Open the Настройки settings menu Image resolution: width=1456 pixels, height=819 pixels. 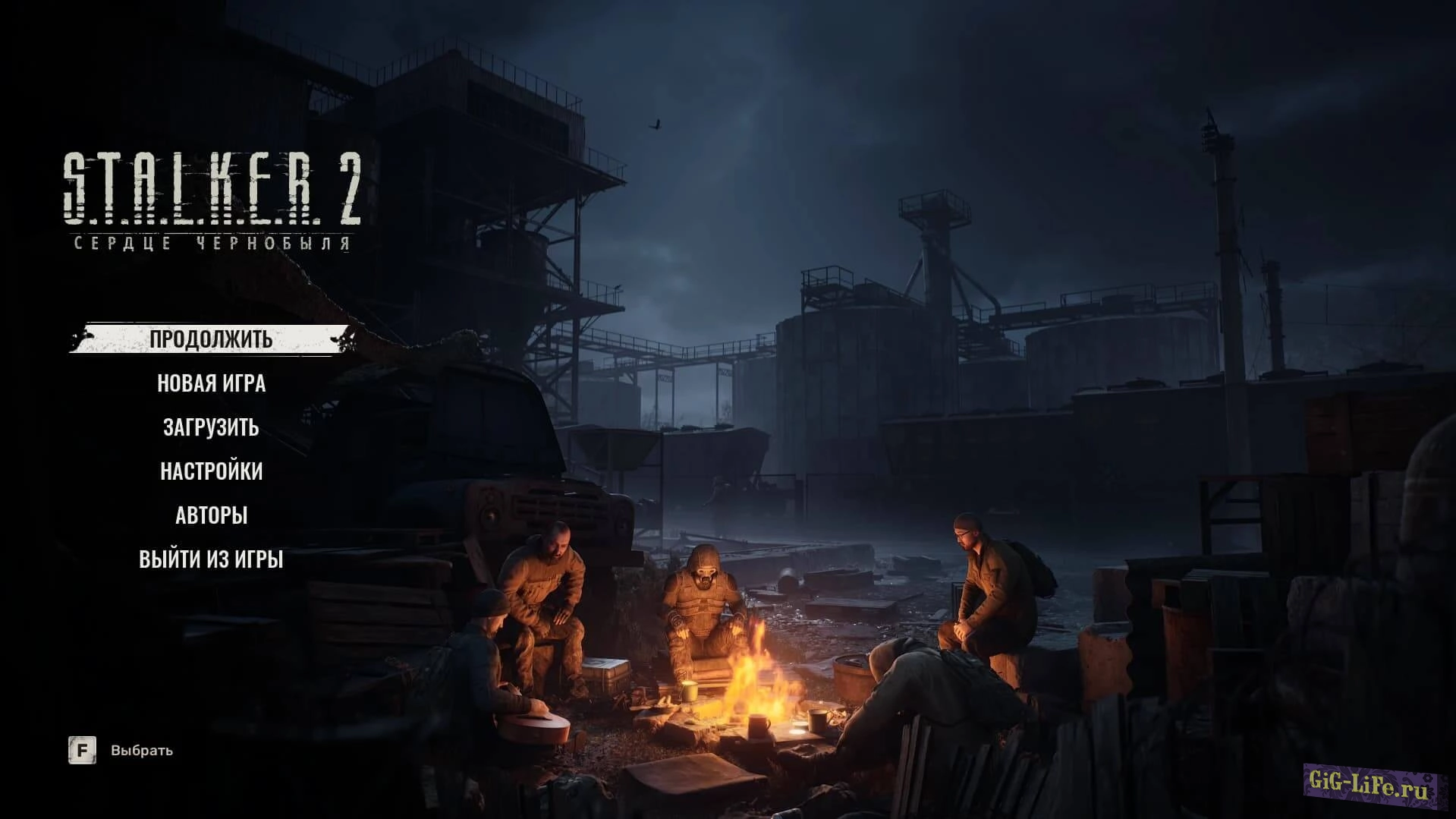[211, 471]
